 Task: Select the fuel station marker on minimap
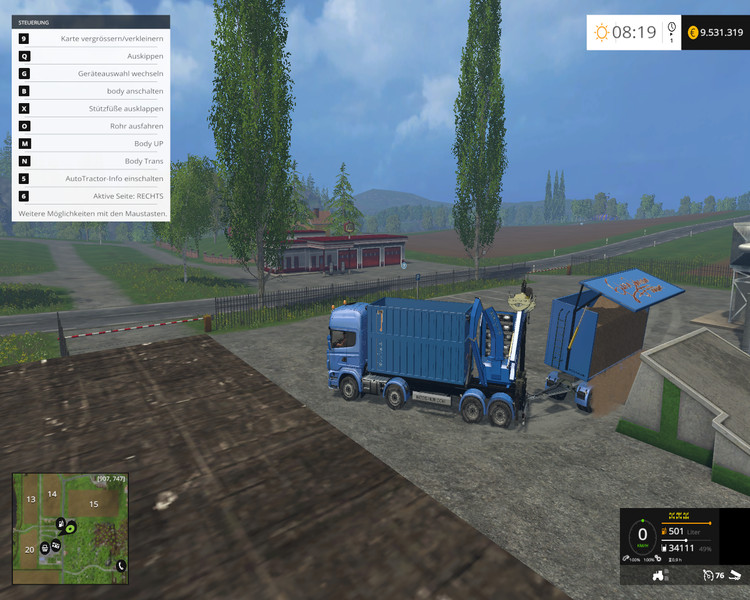(x=62, y=522)
